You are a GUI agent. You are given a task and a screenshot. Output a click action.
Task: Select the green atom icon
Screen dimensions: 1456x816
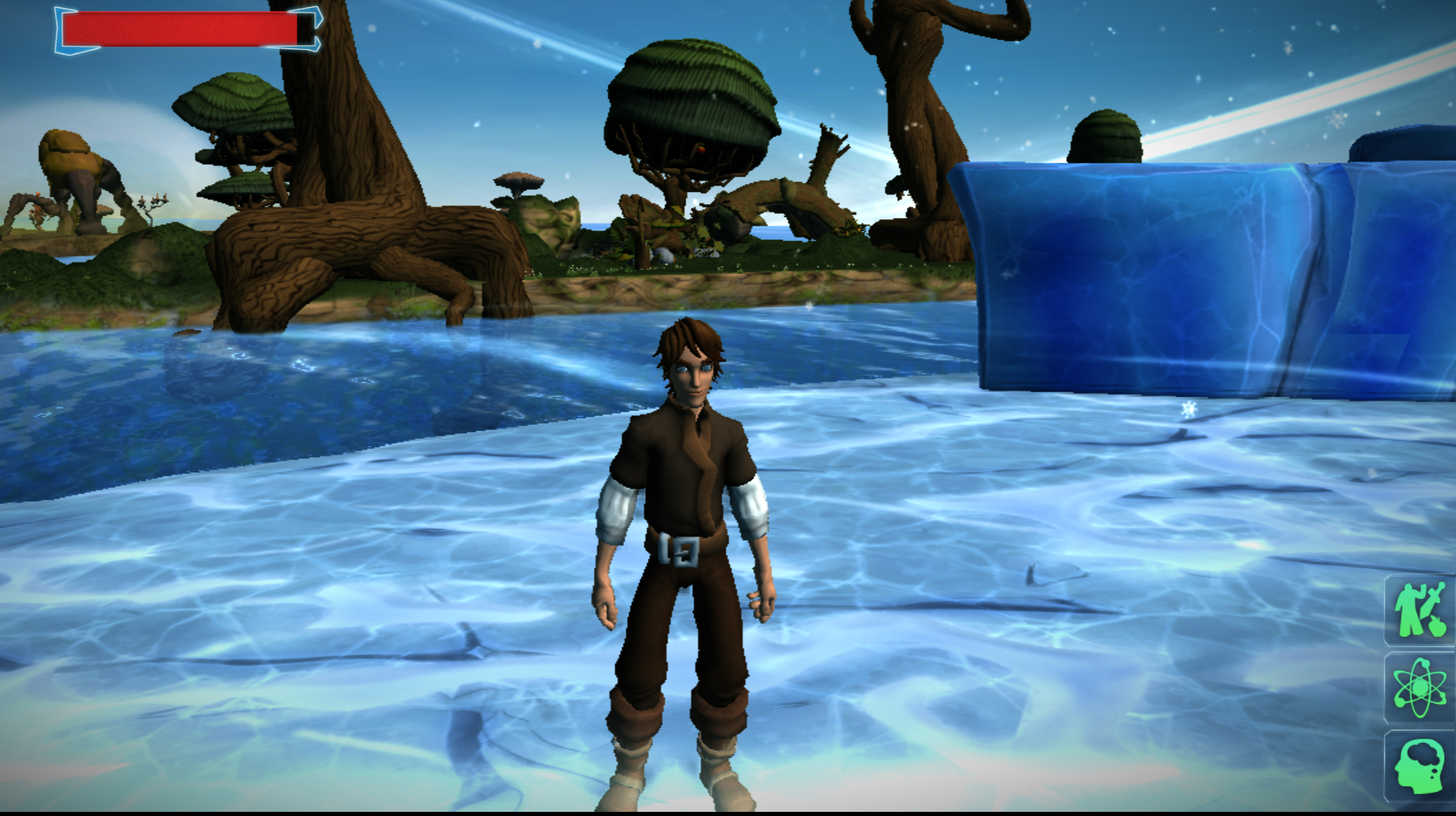point(1419,687)
